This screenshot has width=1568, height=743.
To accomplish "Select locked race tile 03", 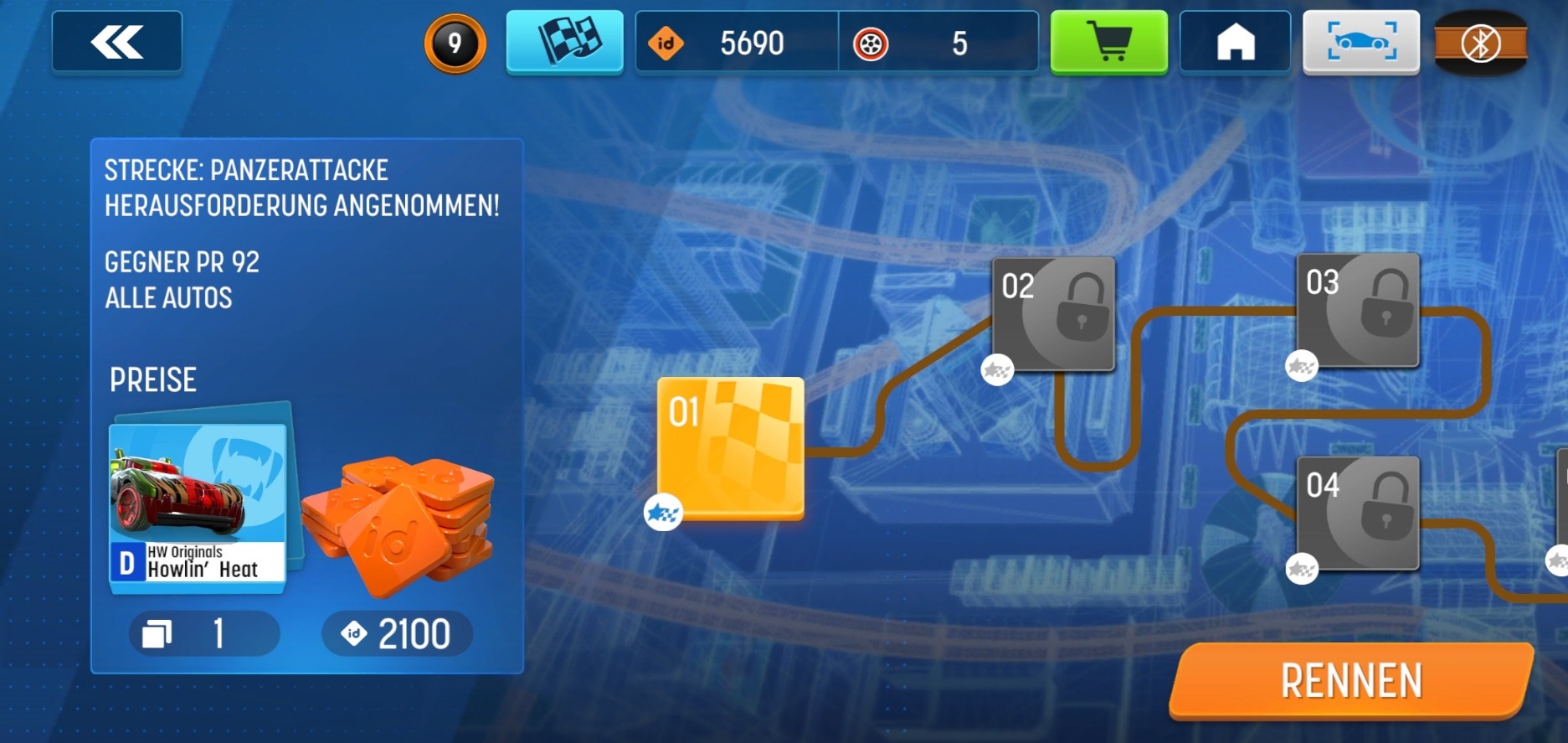I will click(x=1358, y=310).
